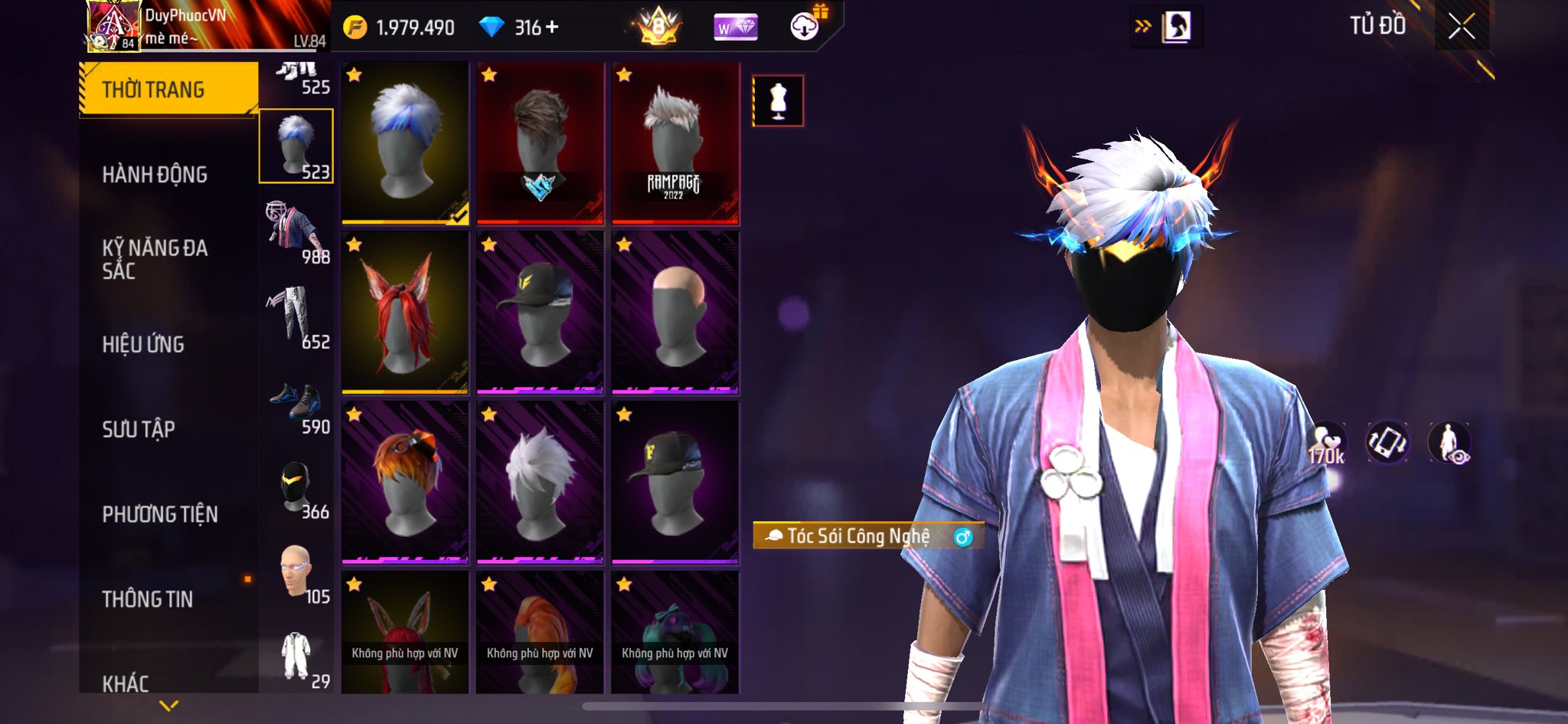Select the HIỆU ỨNG category

coord(143,345)
